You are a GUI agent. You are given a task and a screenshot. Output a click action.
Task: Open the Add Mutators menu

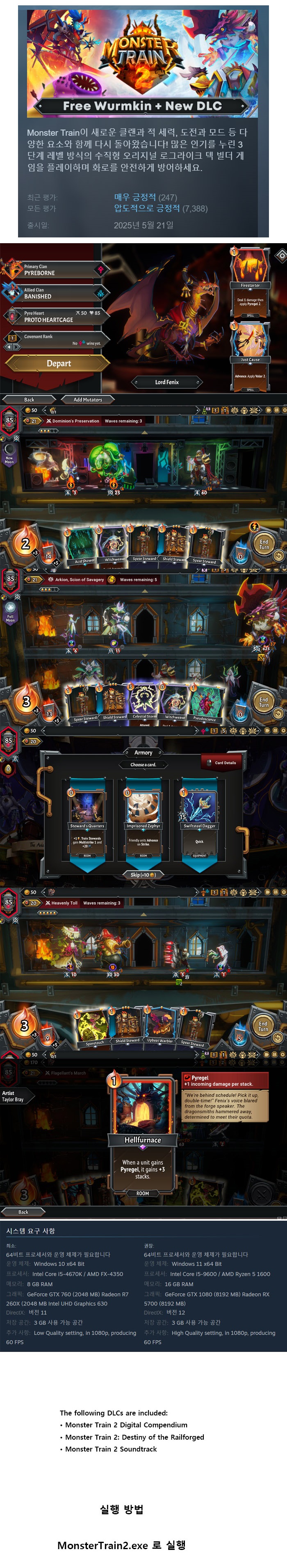click(x=88, y=399)
